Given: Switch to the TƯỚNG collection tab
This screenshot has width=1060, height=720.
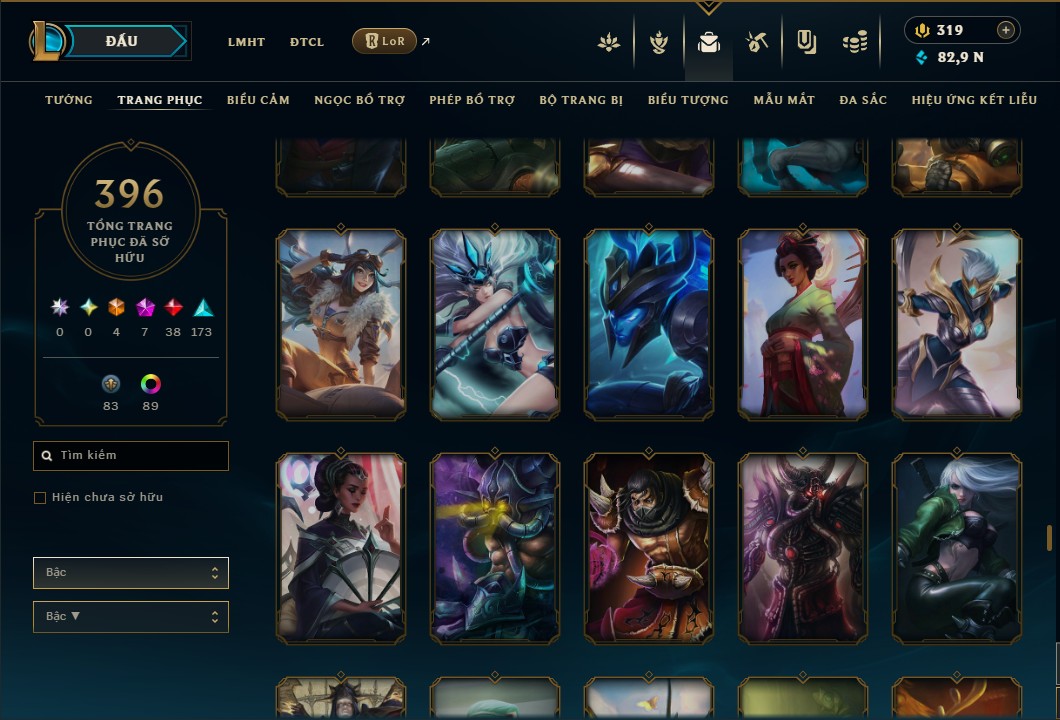Looking at the screenshot, I should 69,100.
